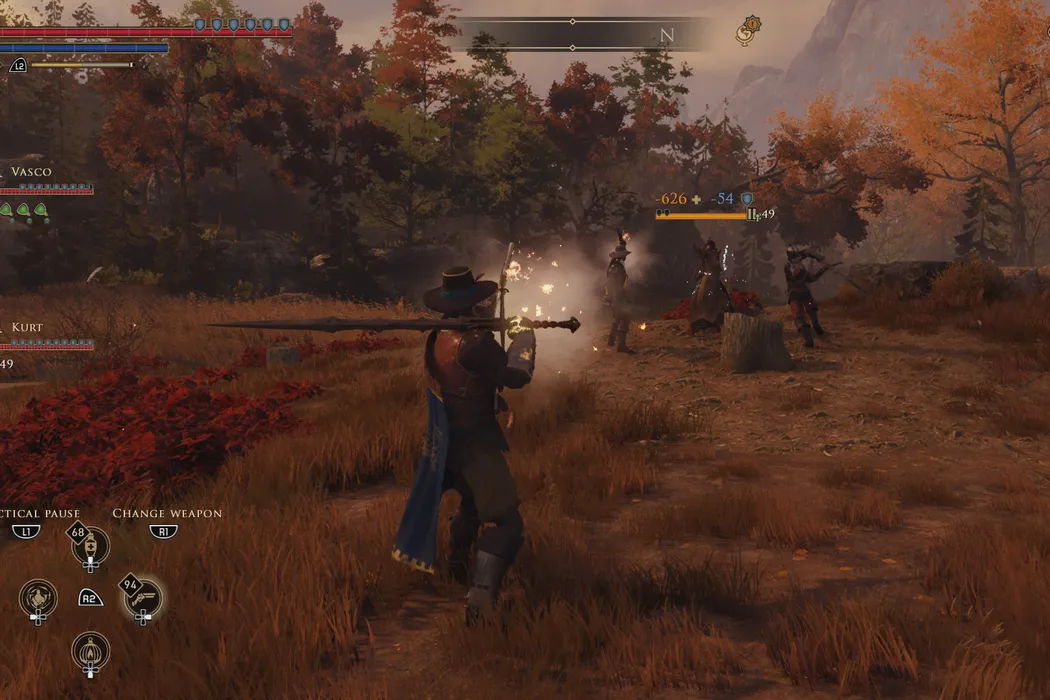The width and height of the screenshot is (1050, 700).
Task: Activate the swirling spell quick slot
Action: [x=38, y=598]
